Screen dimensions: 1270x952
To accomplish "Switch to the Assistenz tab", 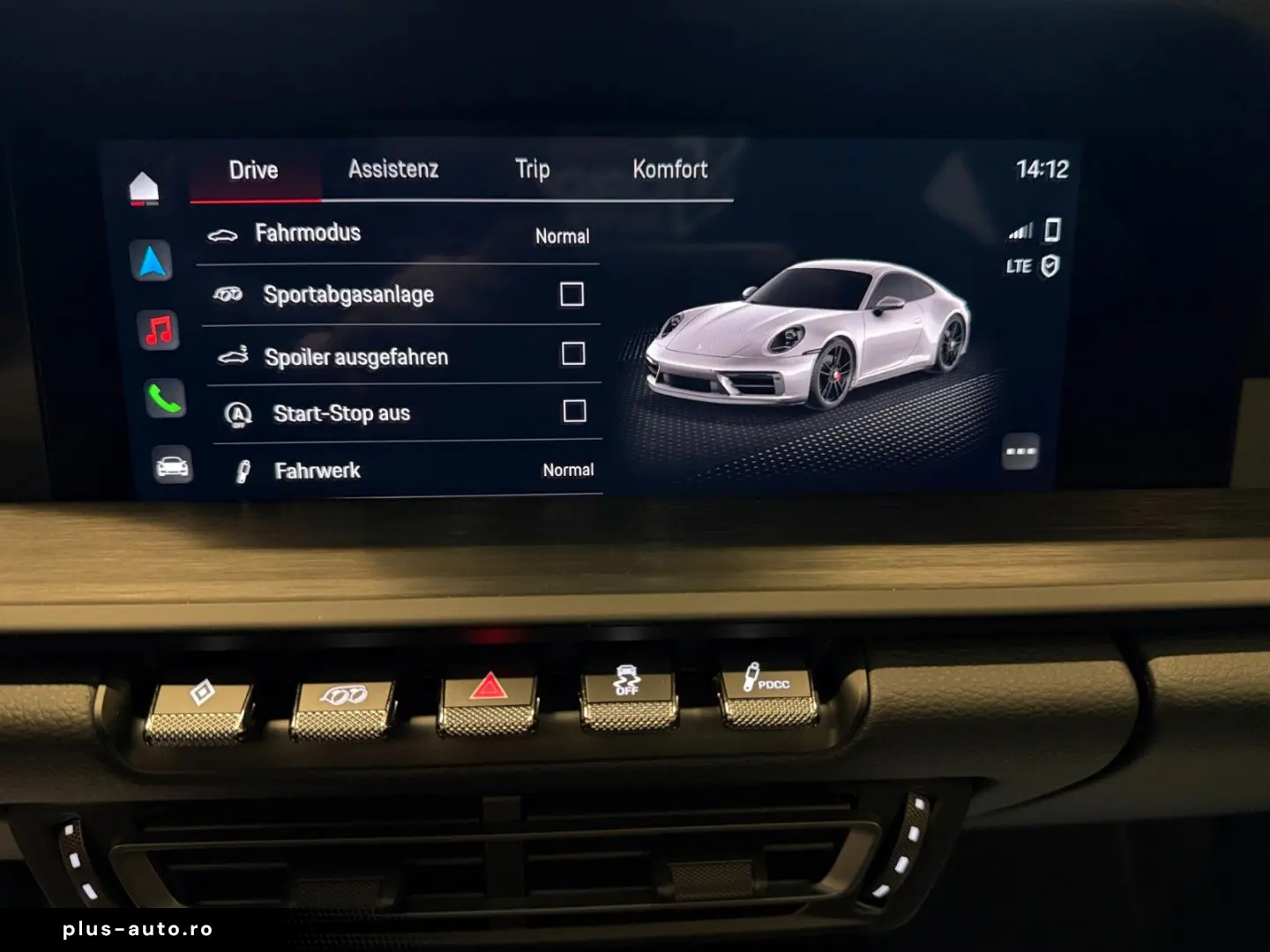I will [x=394, y=168].
